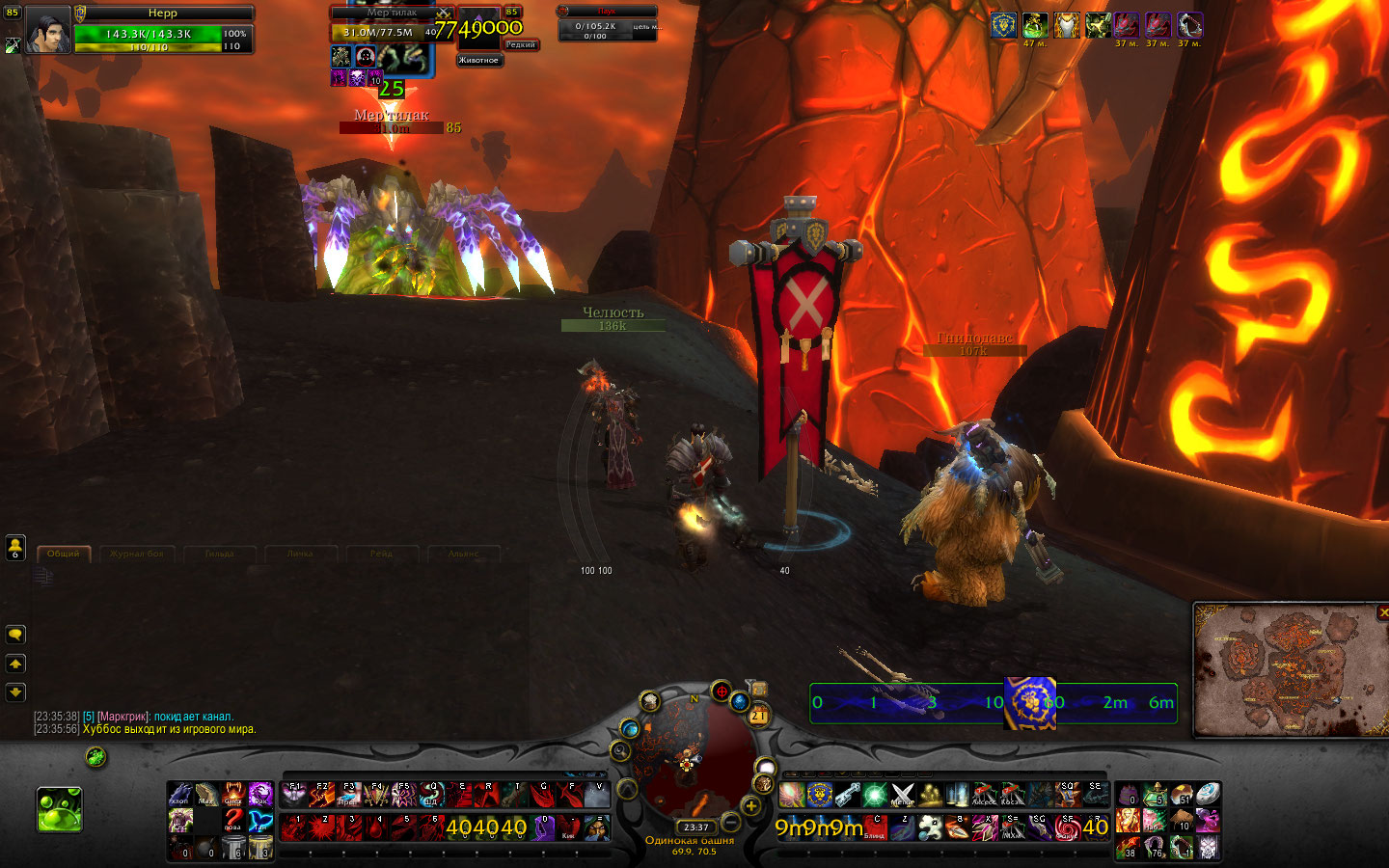Open the friends list button showing 6
Viewport: 1389px width, 868px height.
click(x=15, y=548)
